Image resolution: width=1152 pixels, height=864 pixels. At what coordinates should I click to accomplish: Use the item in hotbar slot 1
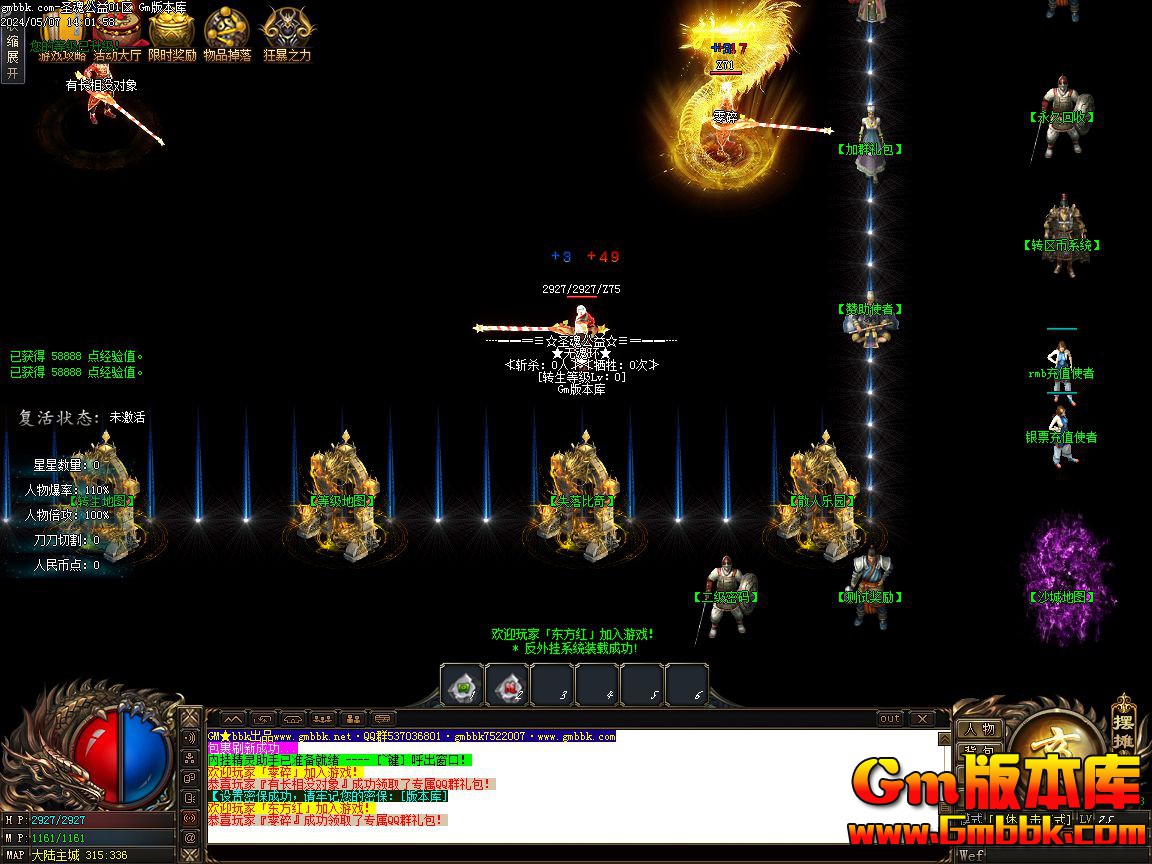[x=463, y=686]
